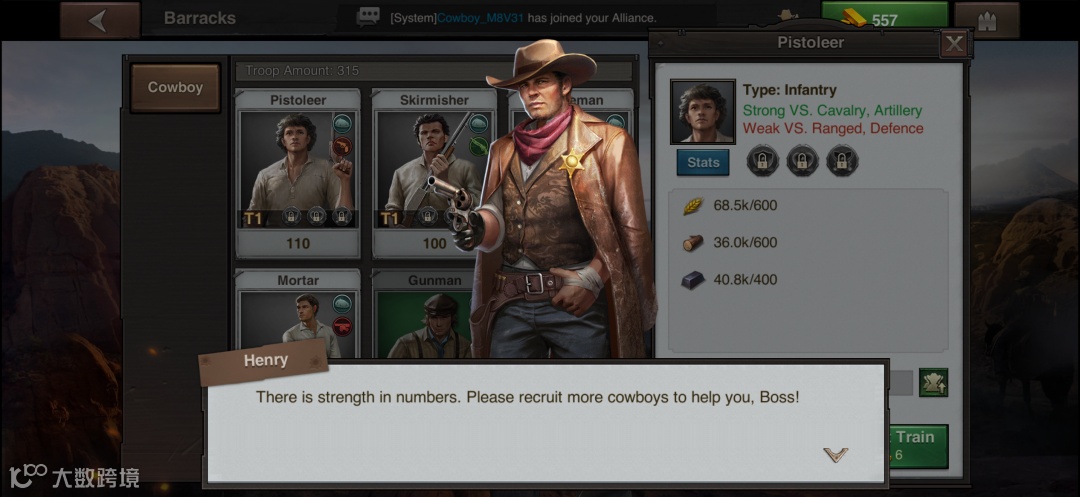Advance Henry's dialogue with the arrow
The width and height of the screenshot is (1080, 497).
click(835, 455)
